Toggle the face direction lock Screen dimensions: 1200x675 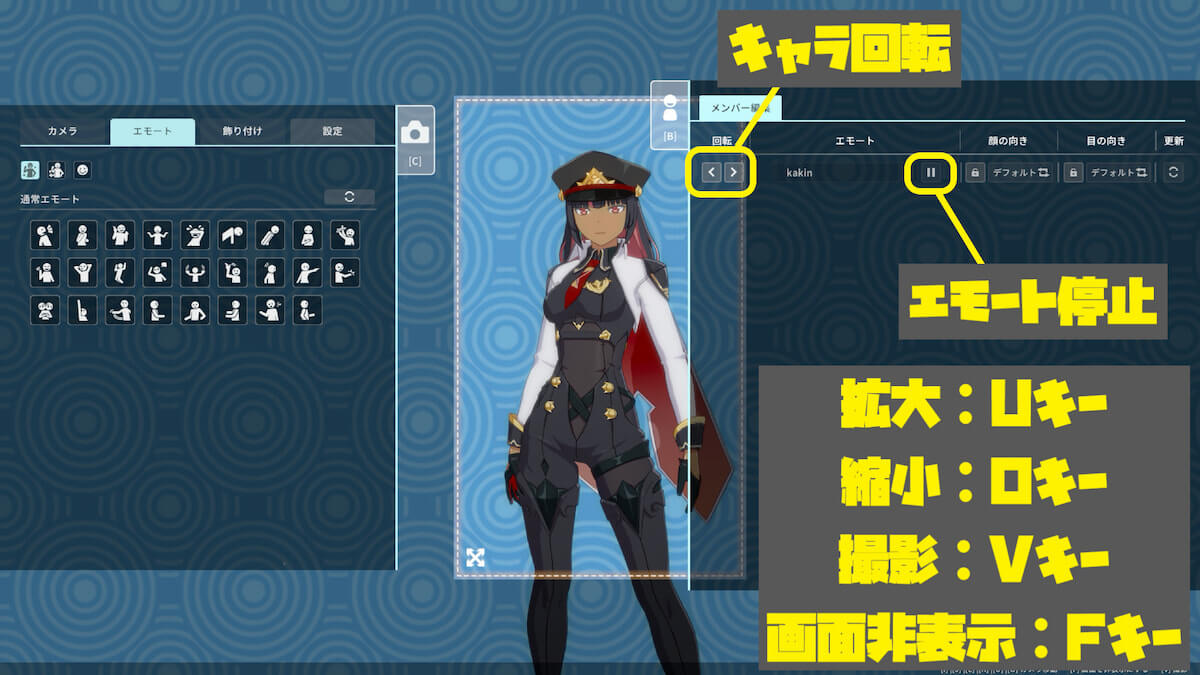974,173
